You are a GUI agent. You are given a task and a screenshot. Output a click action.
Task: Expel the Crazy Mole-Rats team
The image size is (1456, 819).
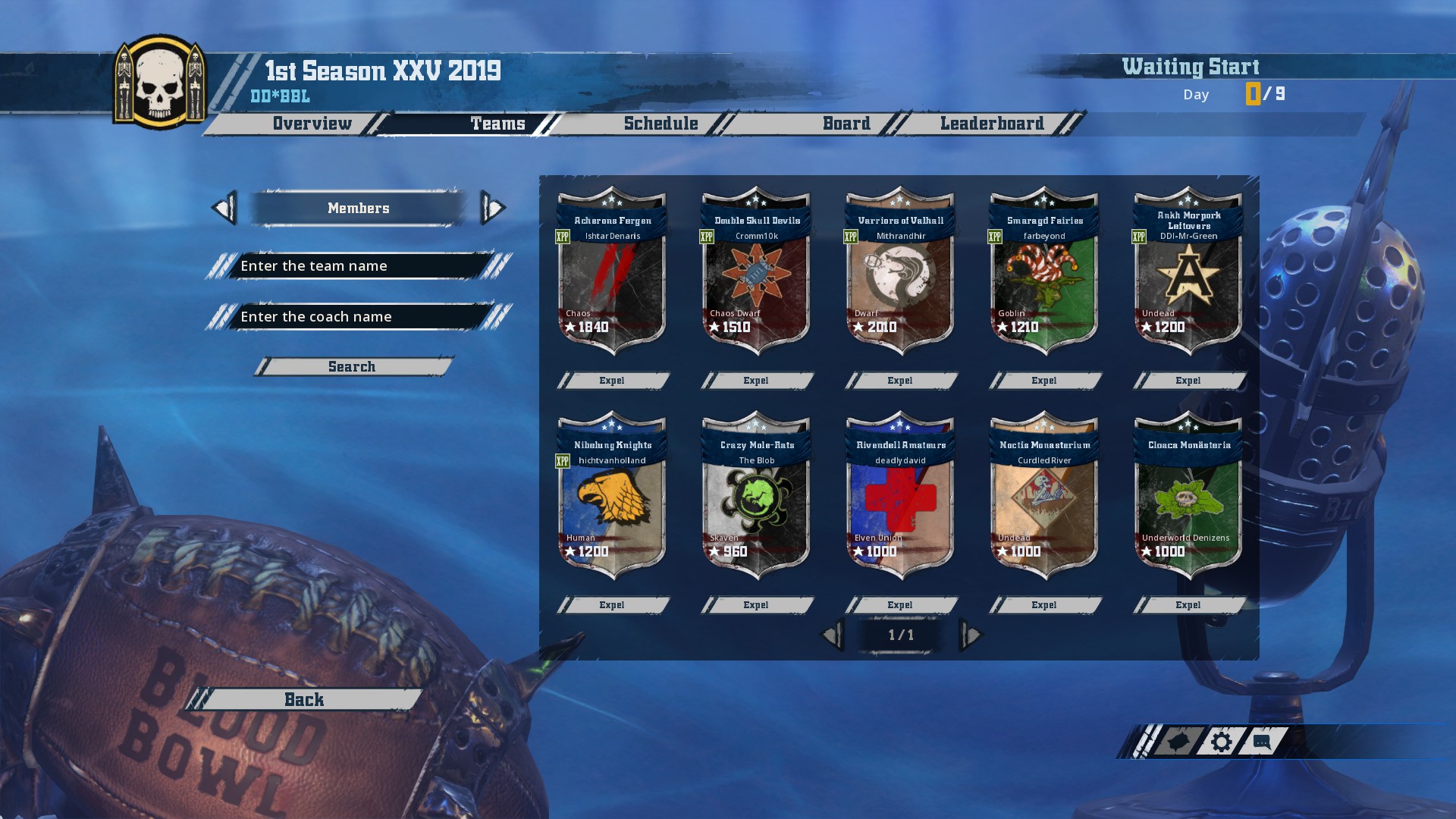(x=756, y=605)
